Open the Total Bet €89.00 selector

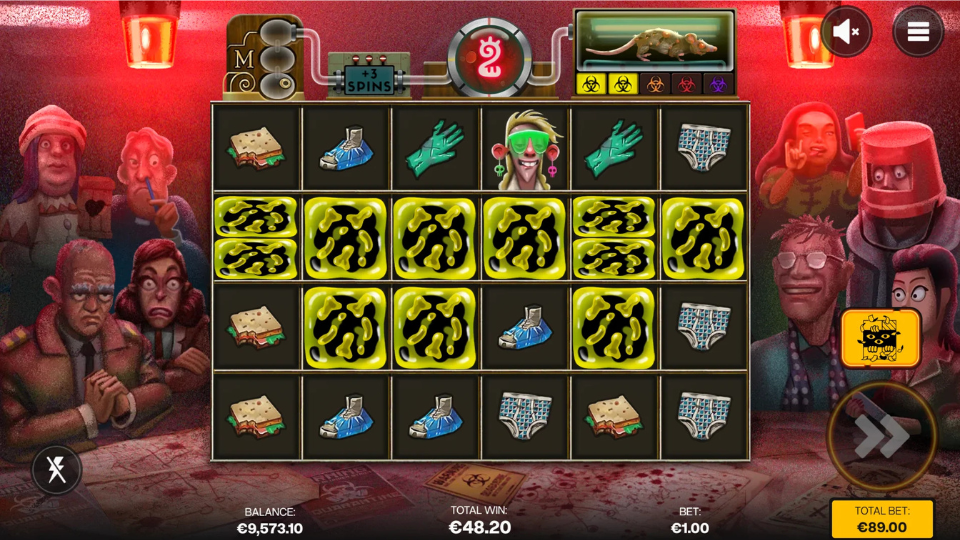coord(881,519)
